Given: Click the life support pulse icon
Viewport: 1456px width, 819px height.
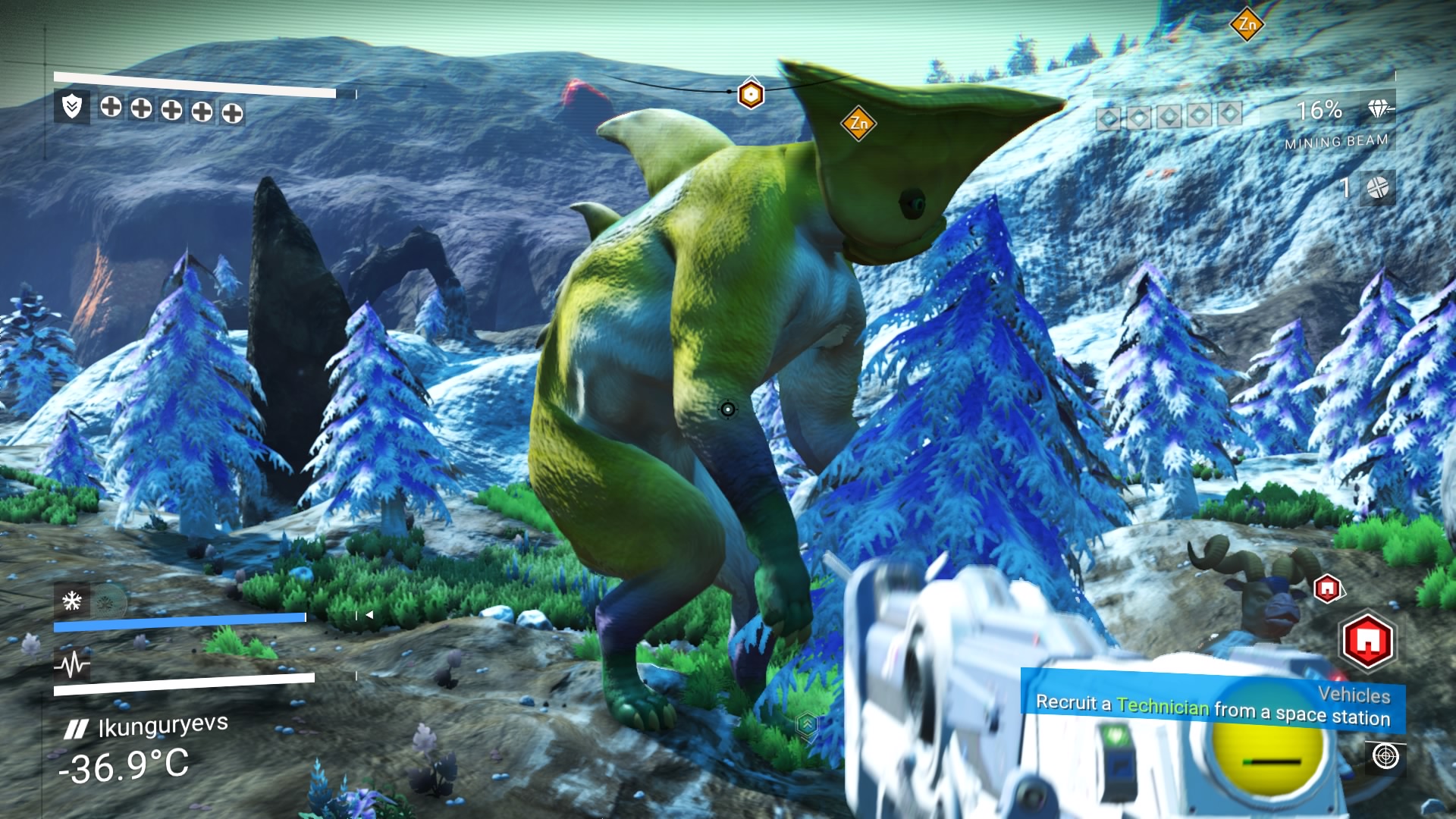Looking at the screenshot, I should click(72, 665).
